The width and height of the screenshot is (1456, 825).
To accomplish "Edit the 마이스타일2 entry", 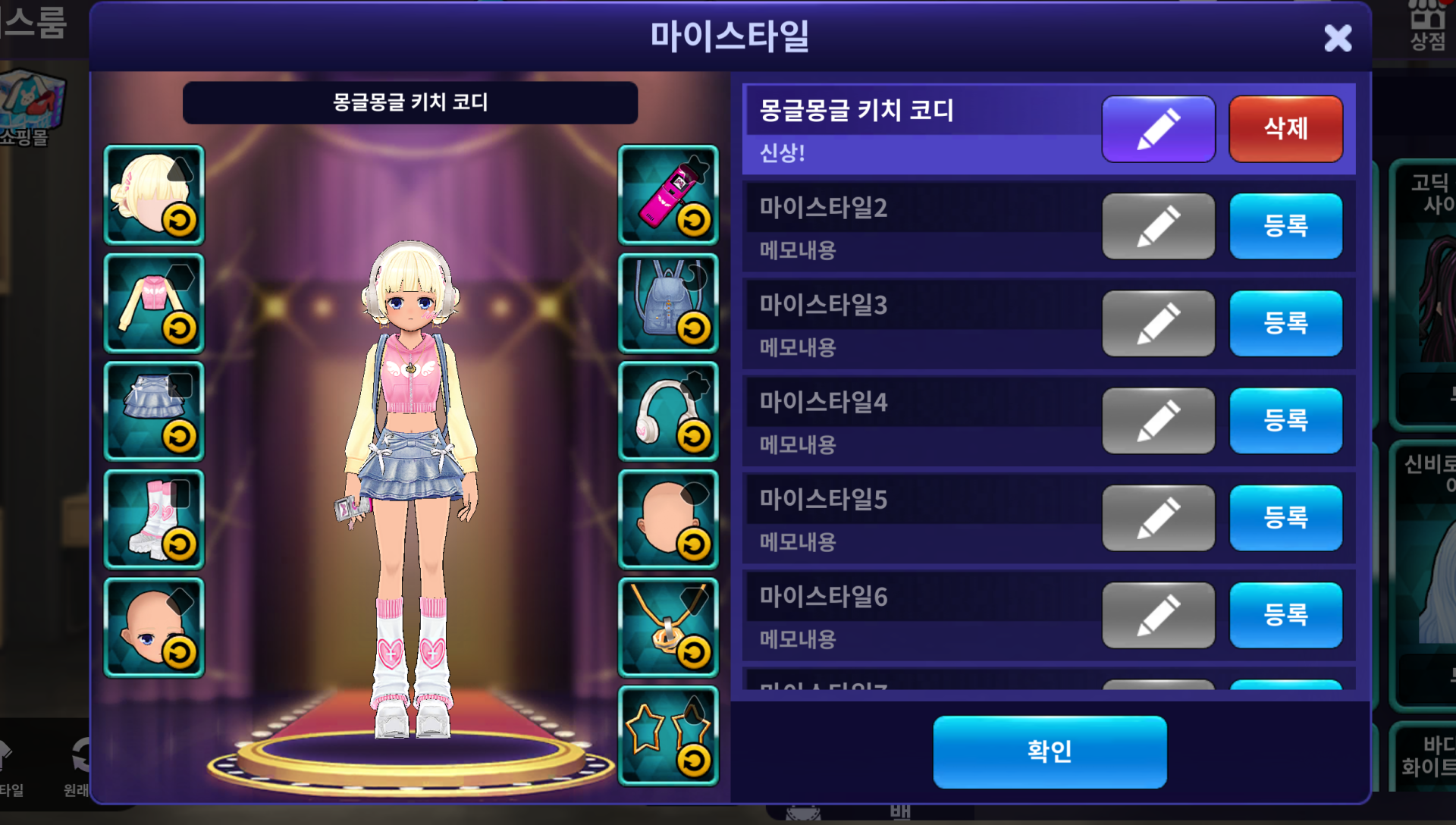I will coord(1158,226).
